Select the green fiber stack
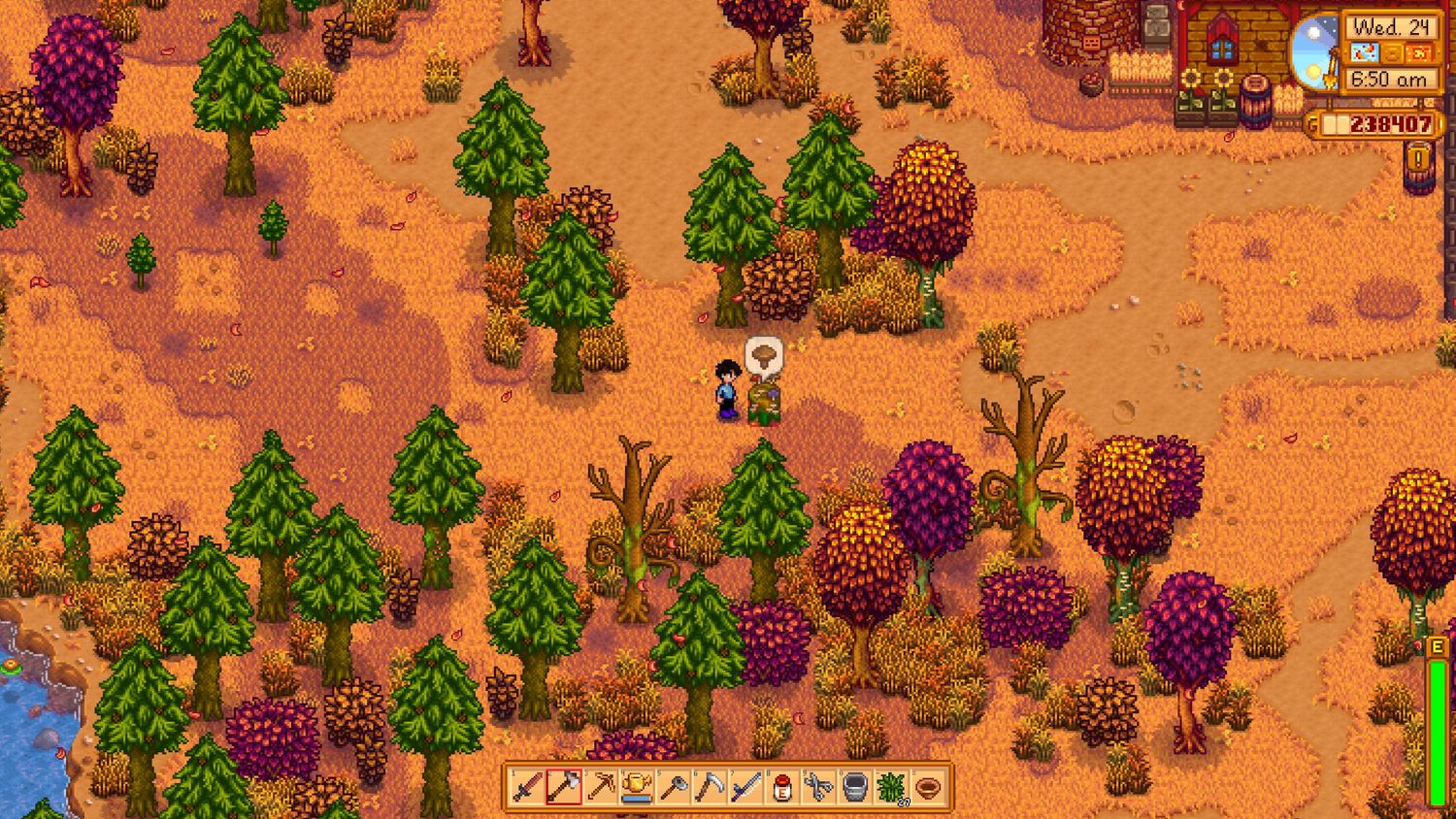The height and width of the screenshot is (819, 1456). (x=891, y=787)
